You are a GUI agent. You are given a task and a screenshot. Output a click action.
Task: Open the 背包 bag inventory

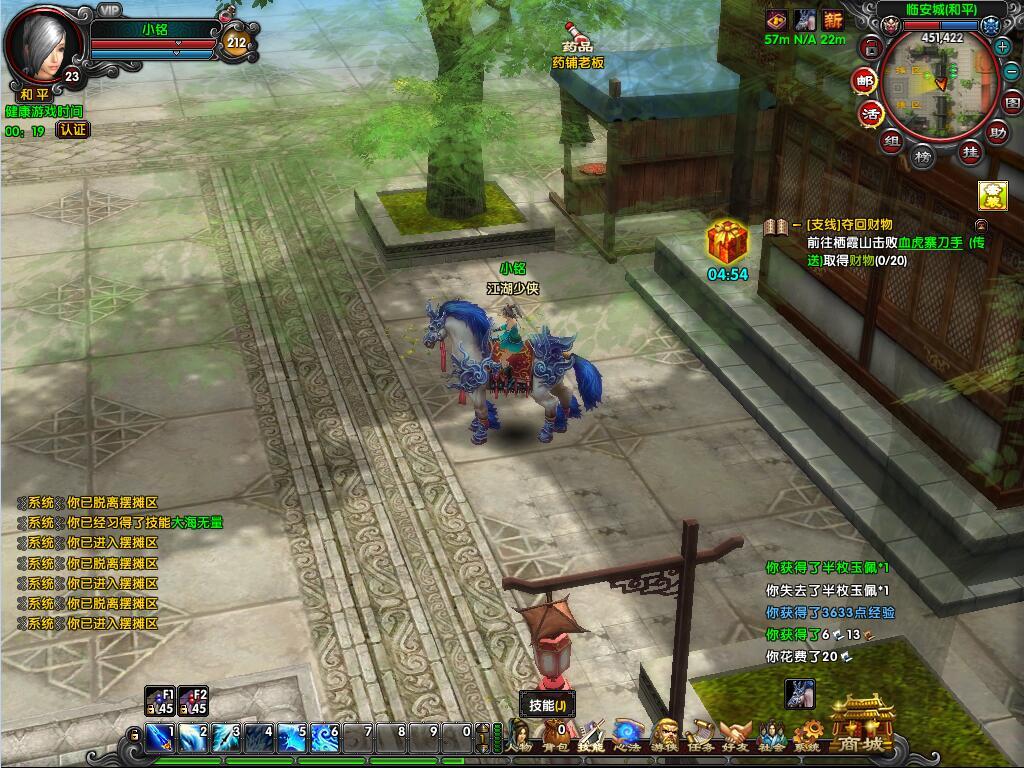pyautogui.click(x=555, y=737)
